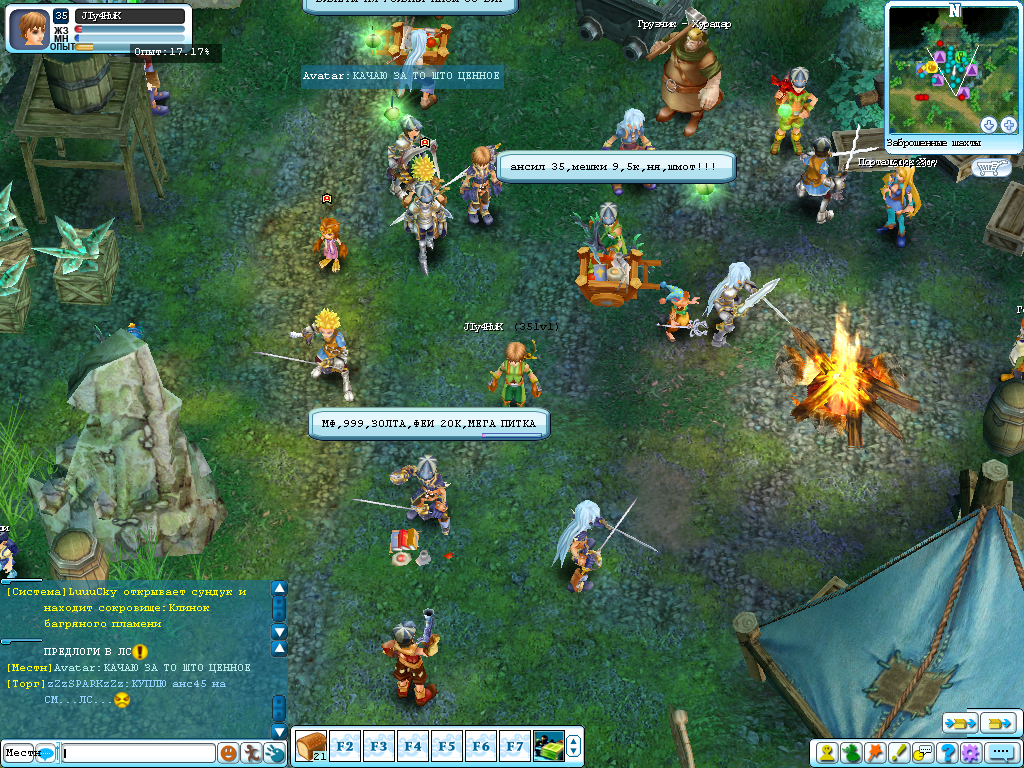Open the green bag inventory
Viewport: 1024px width, 768px height.
[x=851, y=752]
